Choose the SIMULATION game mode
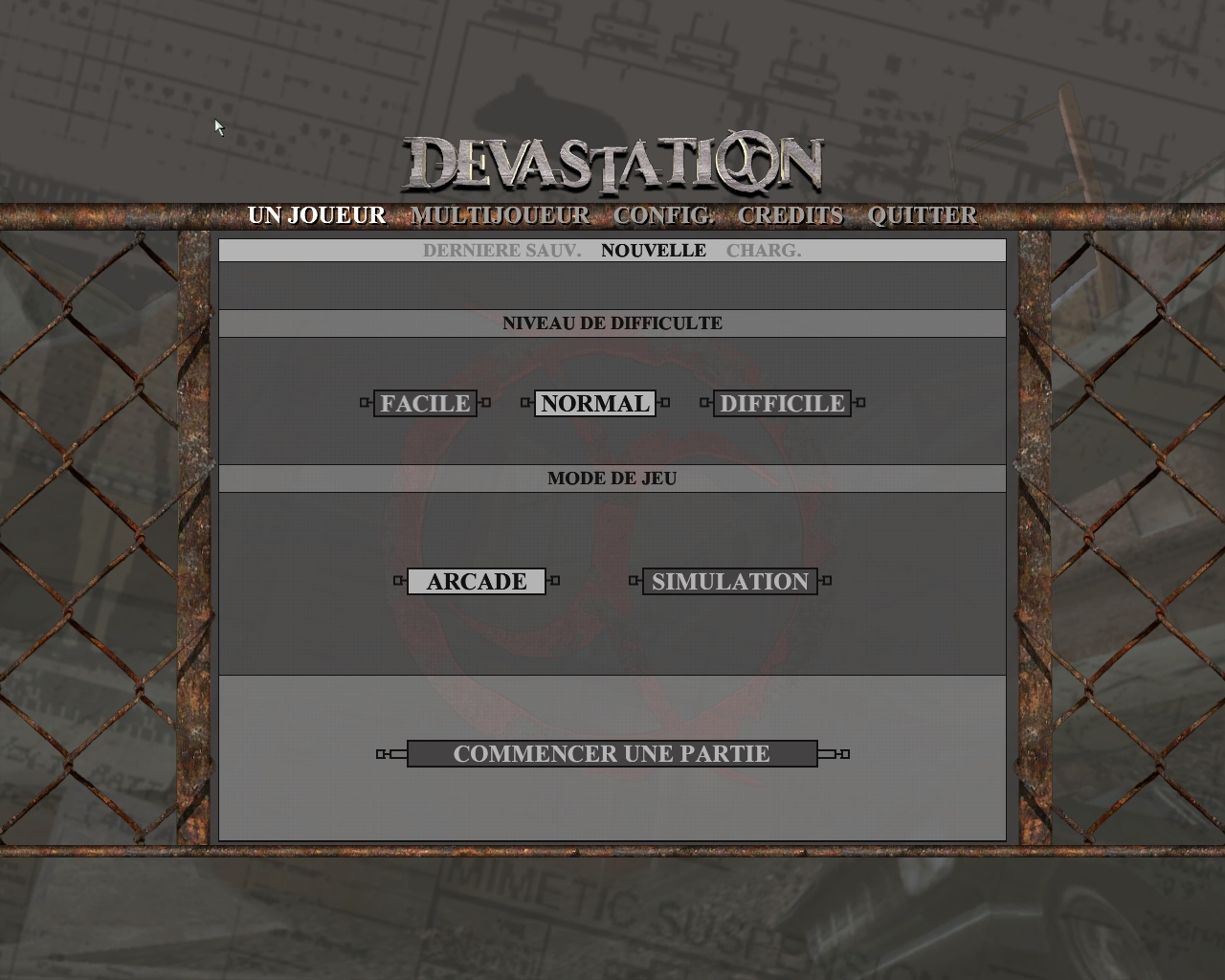 (729, 581)
